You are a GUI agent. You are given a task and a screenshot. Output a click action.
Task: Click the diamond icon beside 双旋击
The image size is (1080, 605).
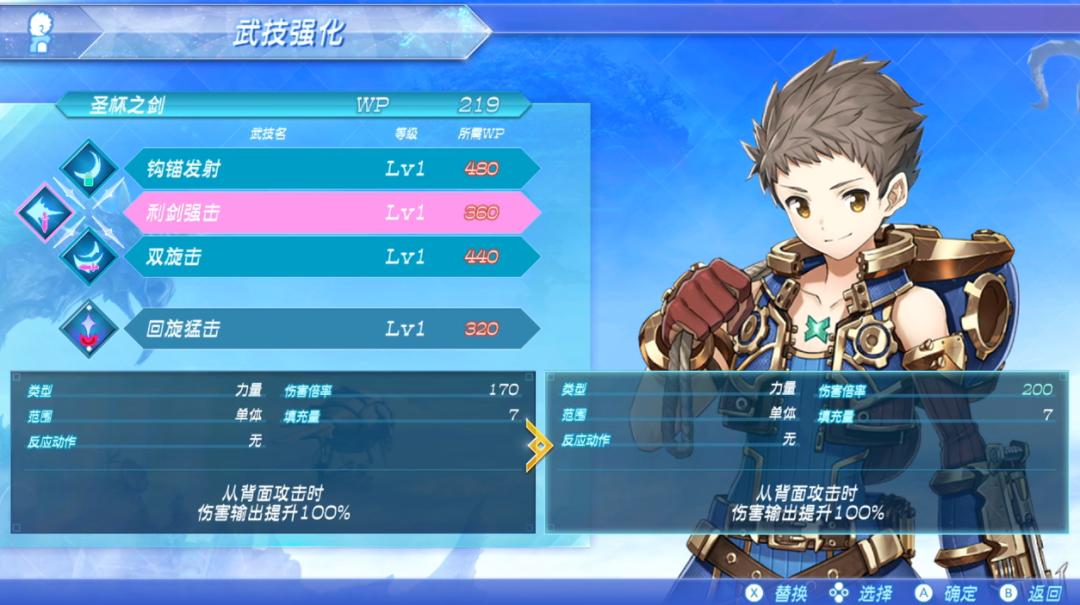(89, 257)
